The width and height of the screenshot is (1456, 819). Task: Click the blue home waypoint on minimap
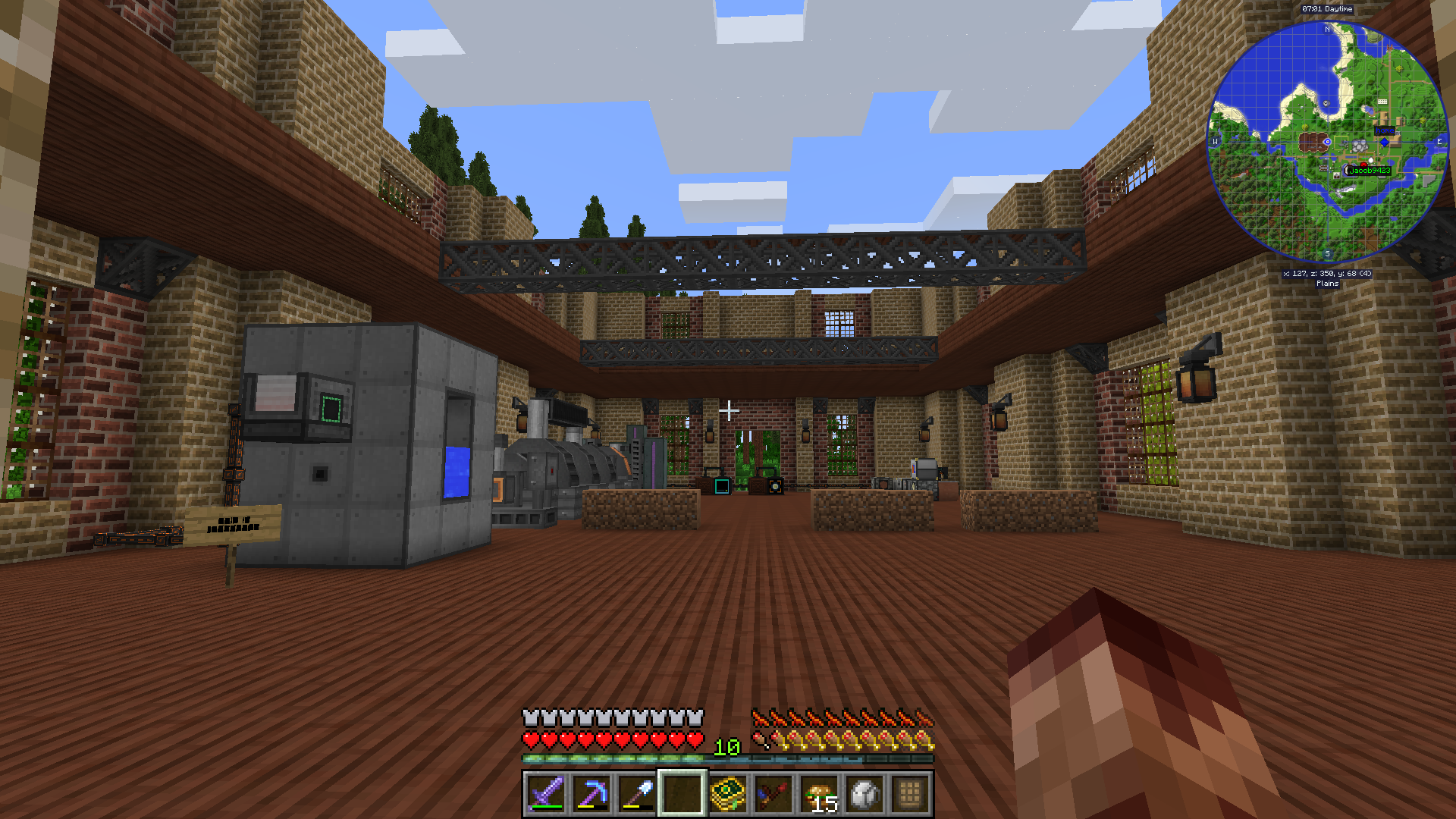click(x=1385, y=142)
